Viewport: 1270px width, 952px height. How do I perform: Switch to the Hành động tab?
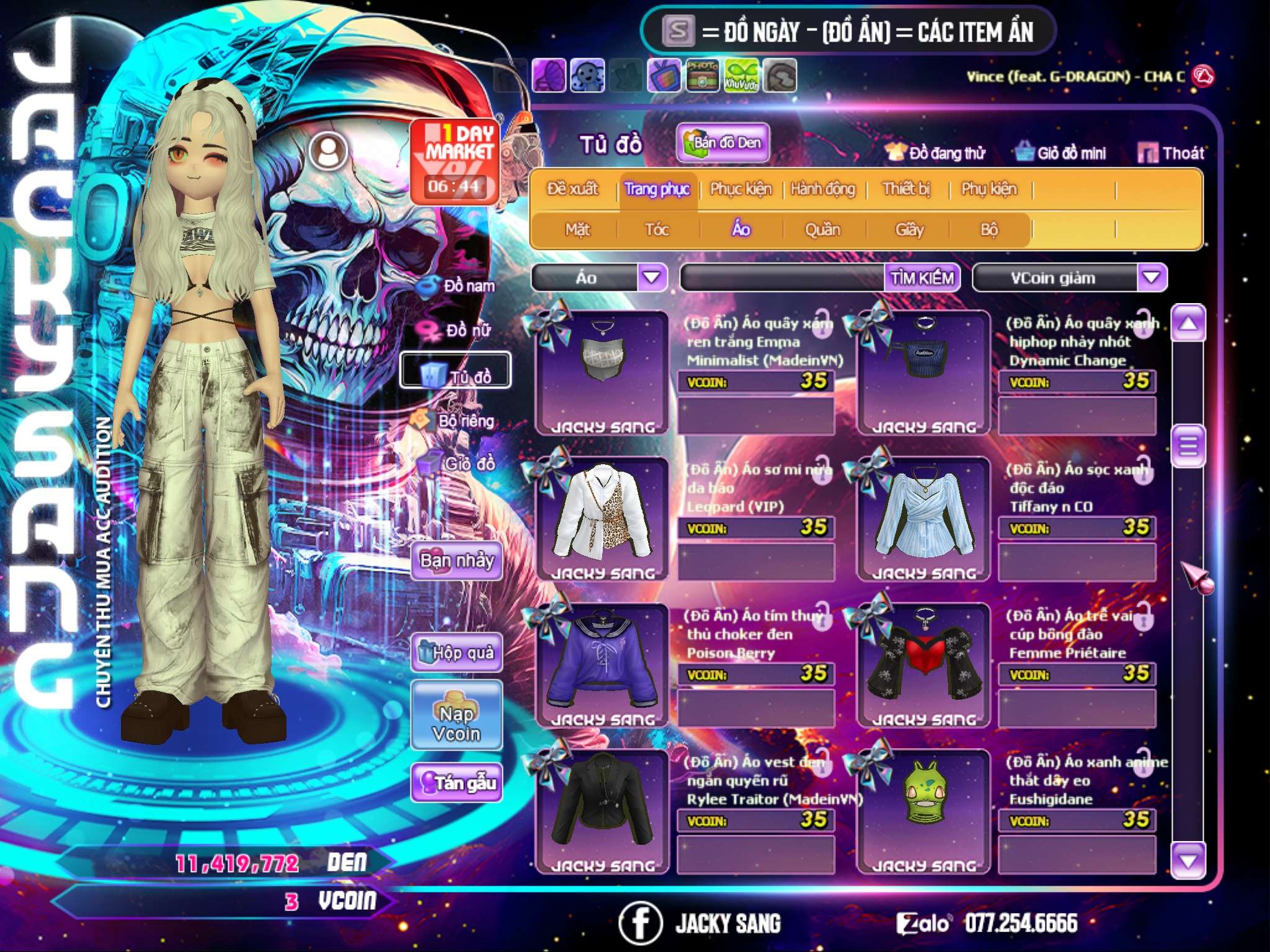823,188
